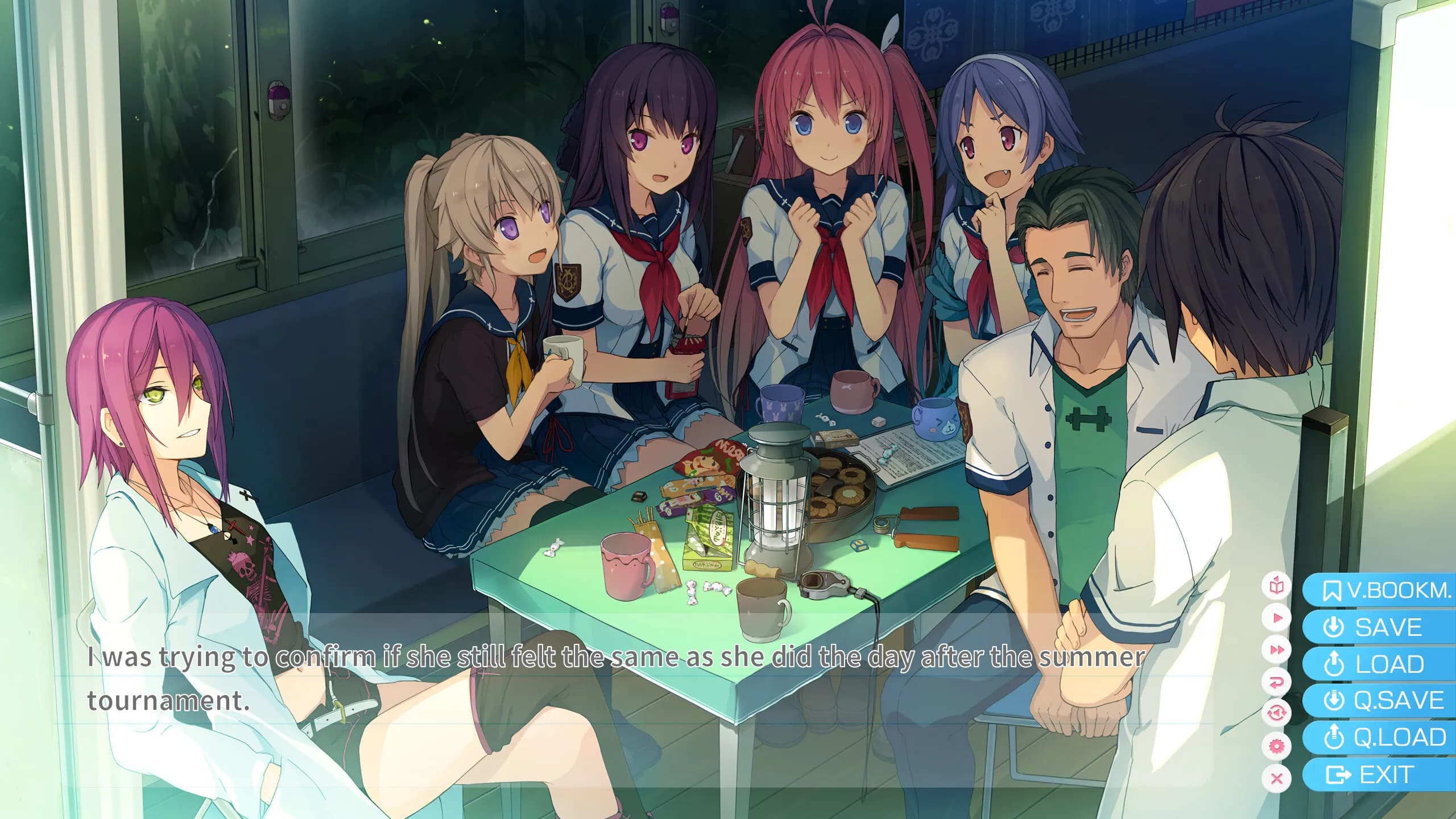Click the arrow icon on the Q.SAVE button

coord(1334,700)
